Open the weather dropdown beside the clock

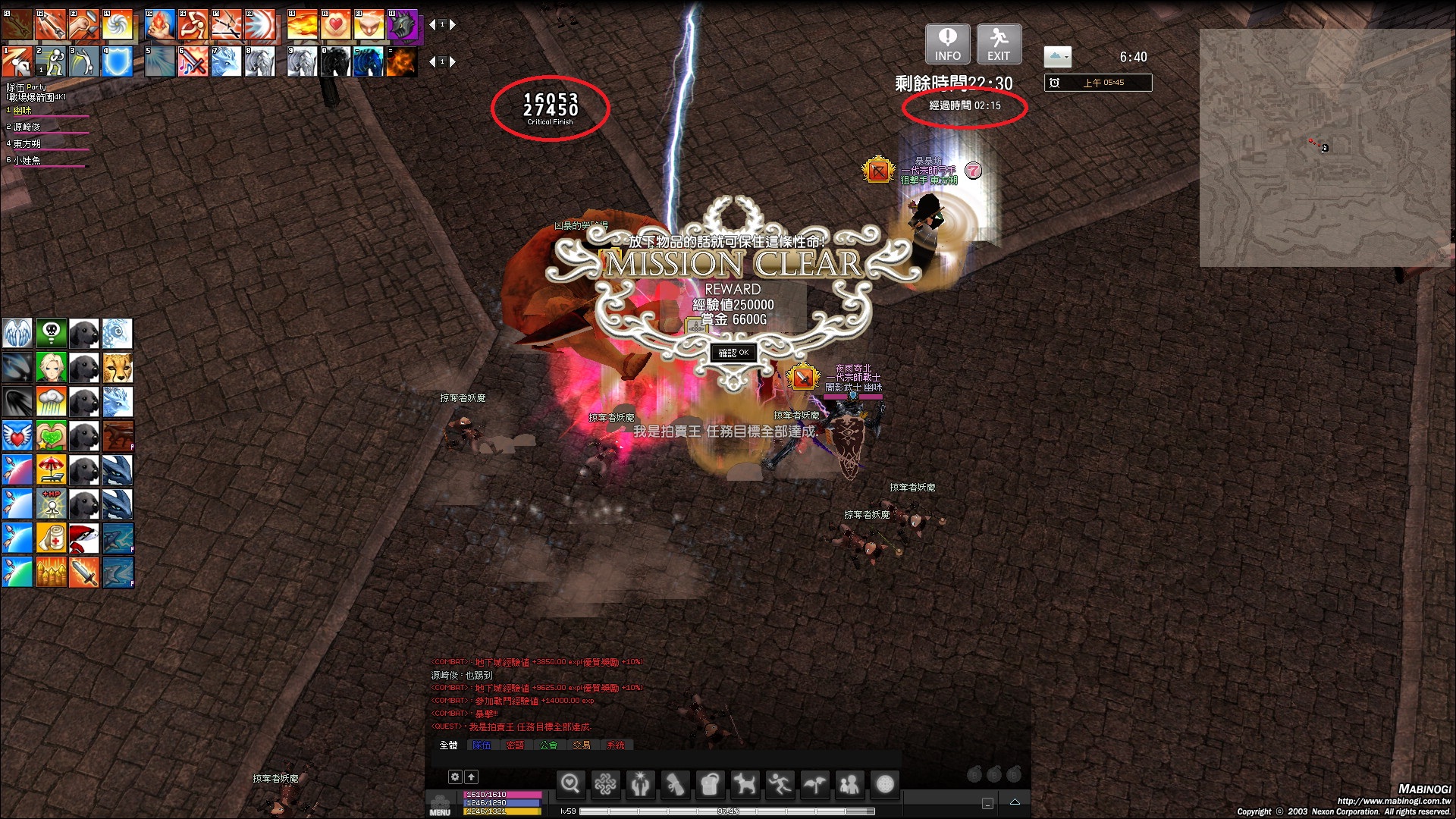click(1057, 57)
